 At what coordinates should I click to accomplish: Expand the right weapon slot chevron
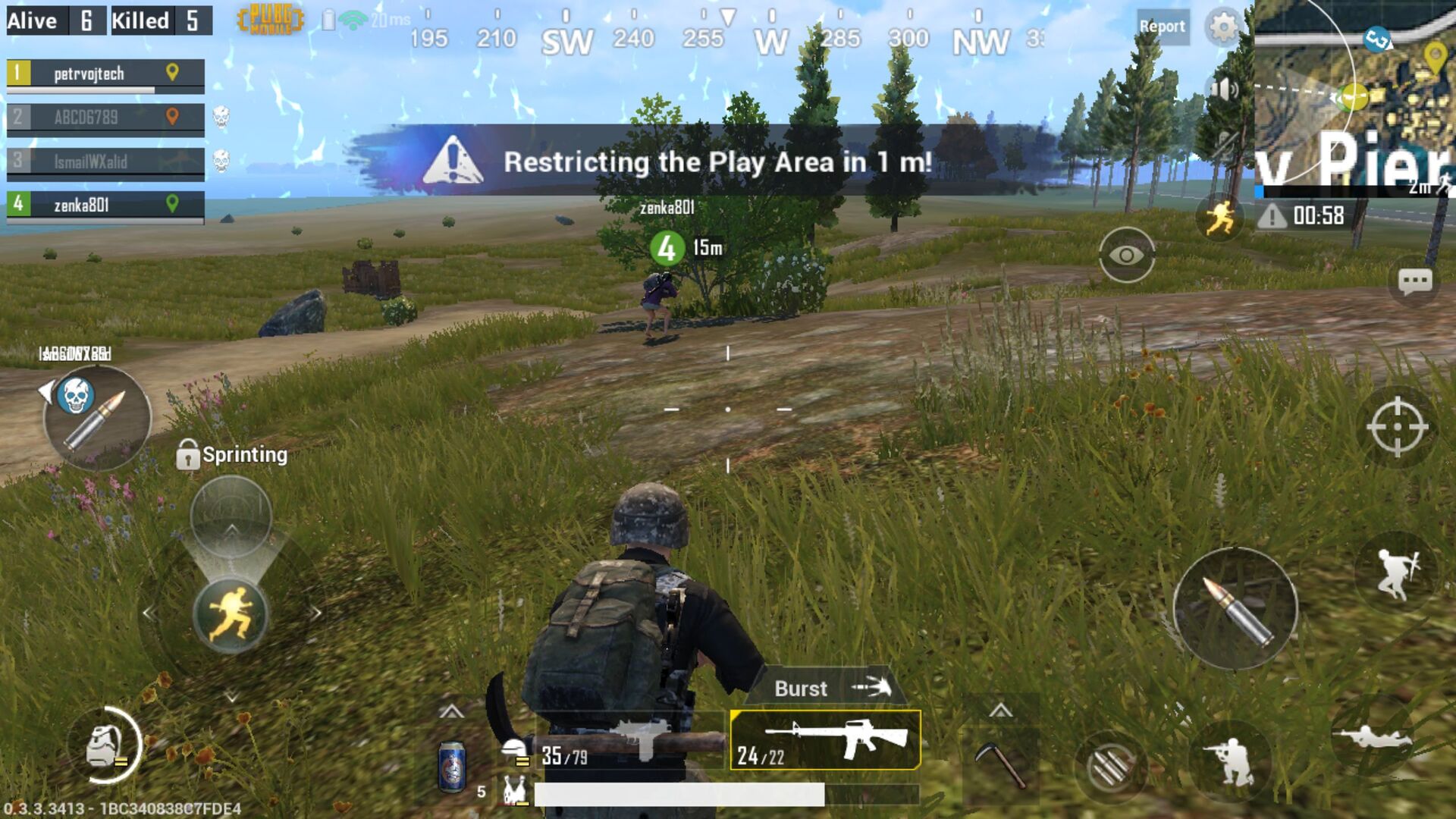(1003, 711)
